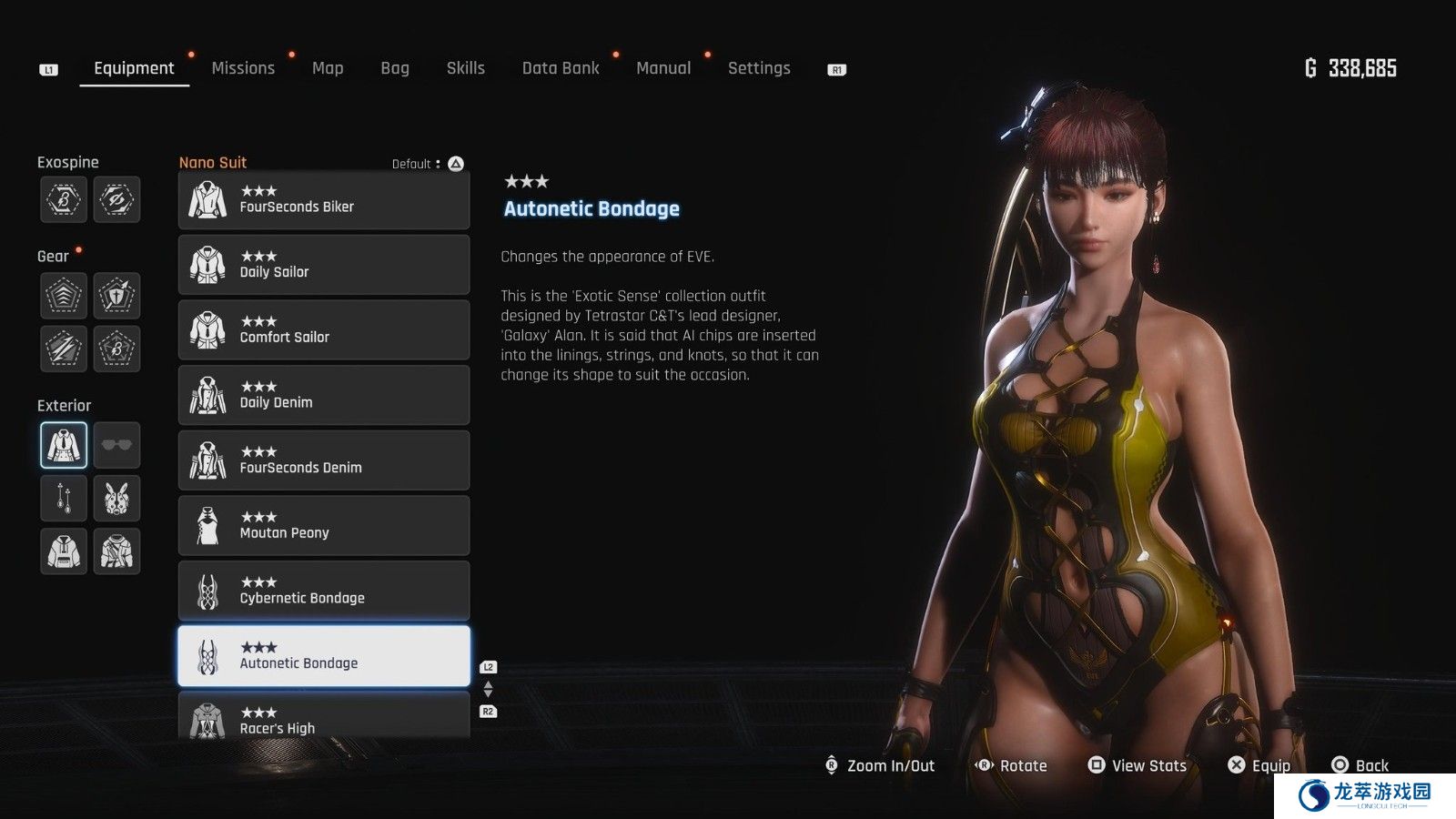The image size is (1456, 819).
Task: Select the Daily Sailor outfit
Action: coord(324,265)
